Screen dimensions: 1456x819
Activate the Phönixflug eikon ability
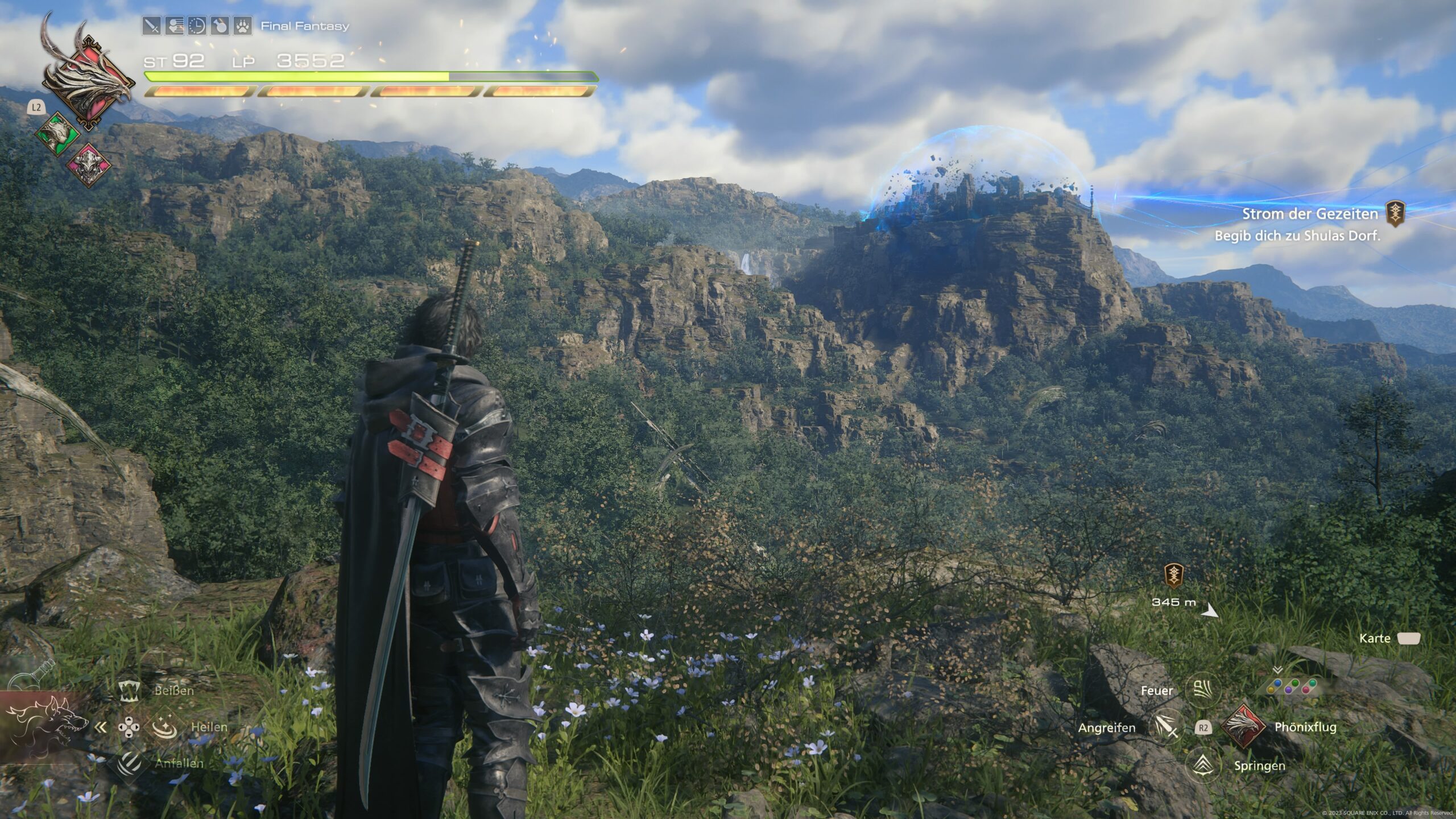[x=1243, y=726]
